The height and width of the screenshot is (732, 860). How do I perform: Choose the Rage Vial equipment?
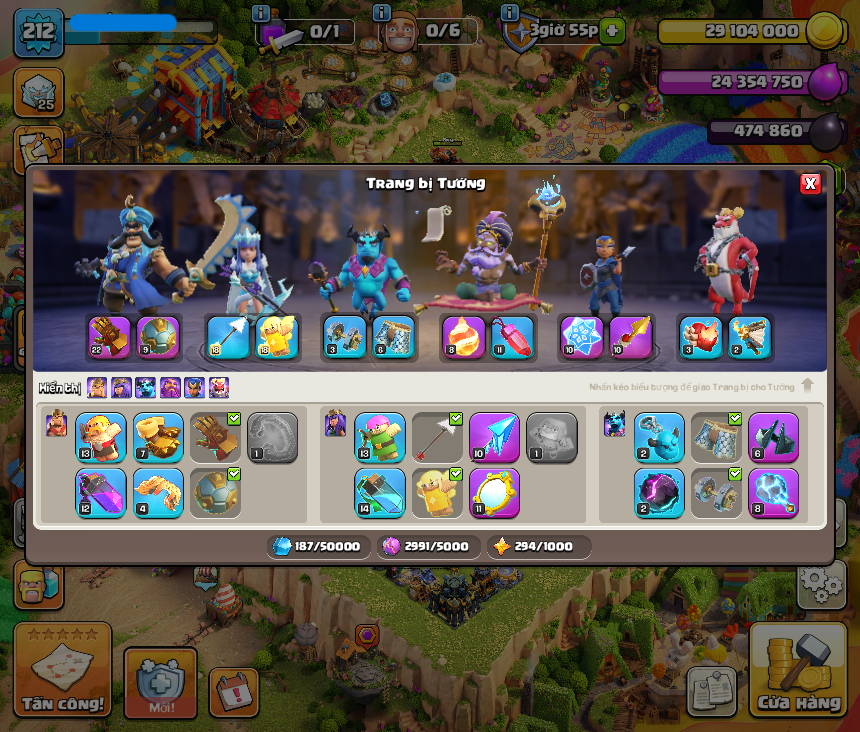101,493
